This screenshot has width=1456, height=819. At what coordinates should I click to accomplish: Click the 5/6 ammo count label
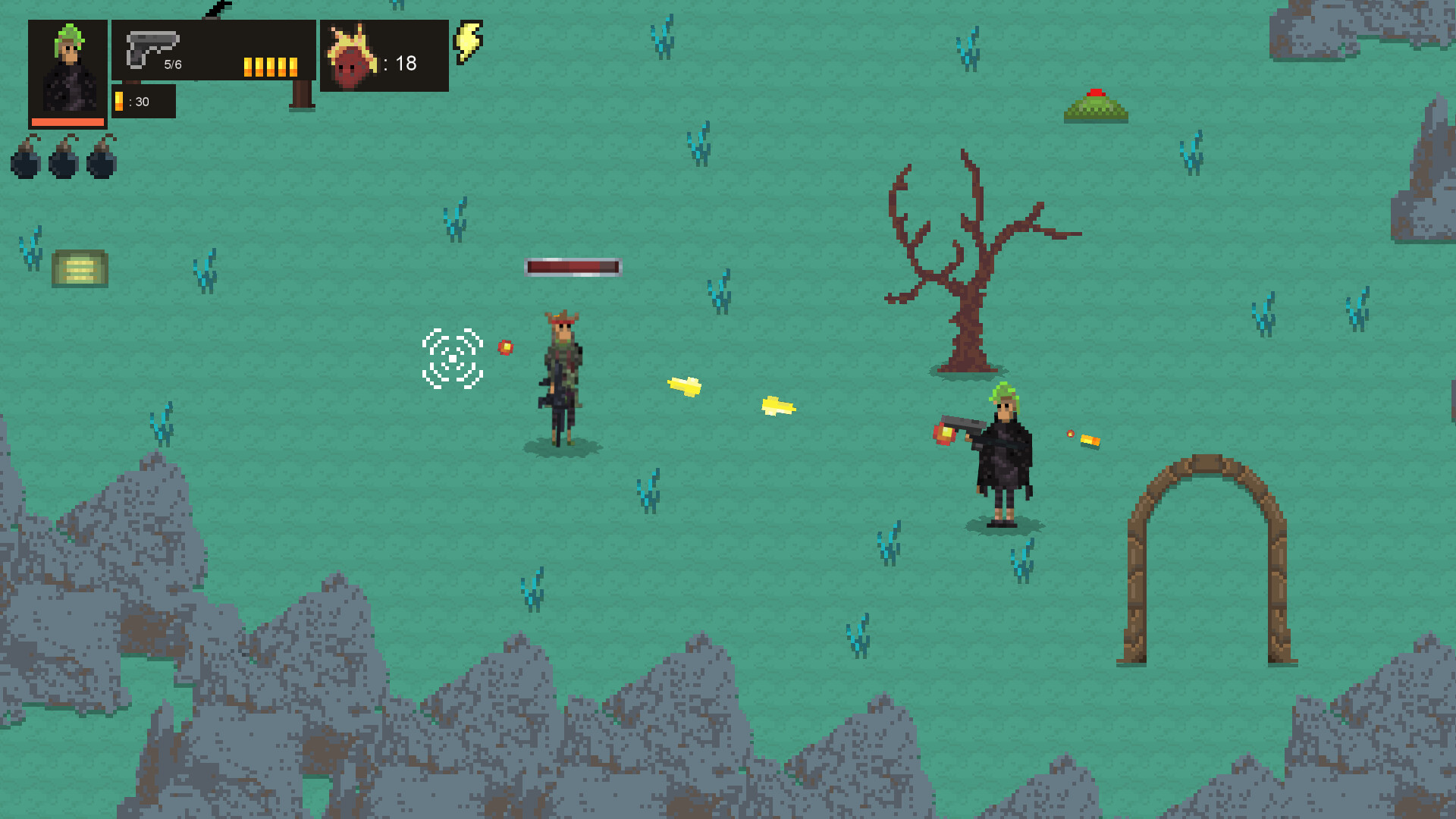point(172,64)
